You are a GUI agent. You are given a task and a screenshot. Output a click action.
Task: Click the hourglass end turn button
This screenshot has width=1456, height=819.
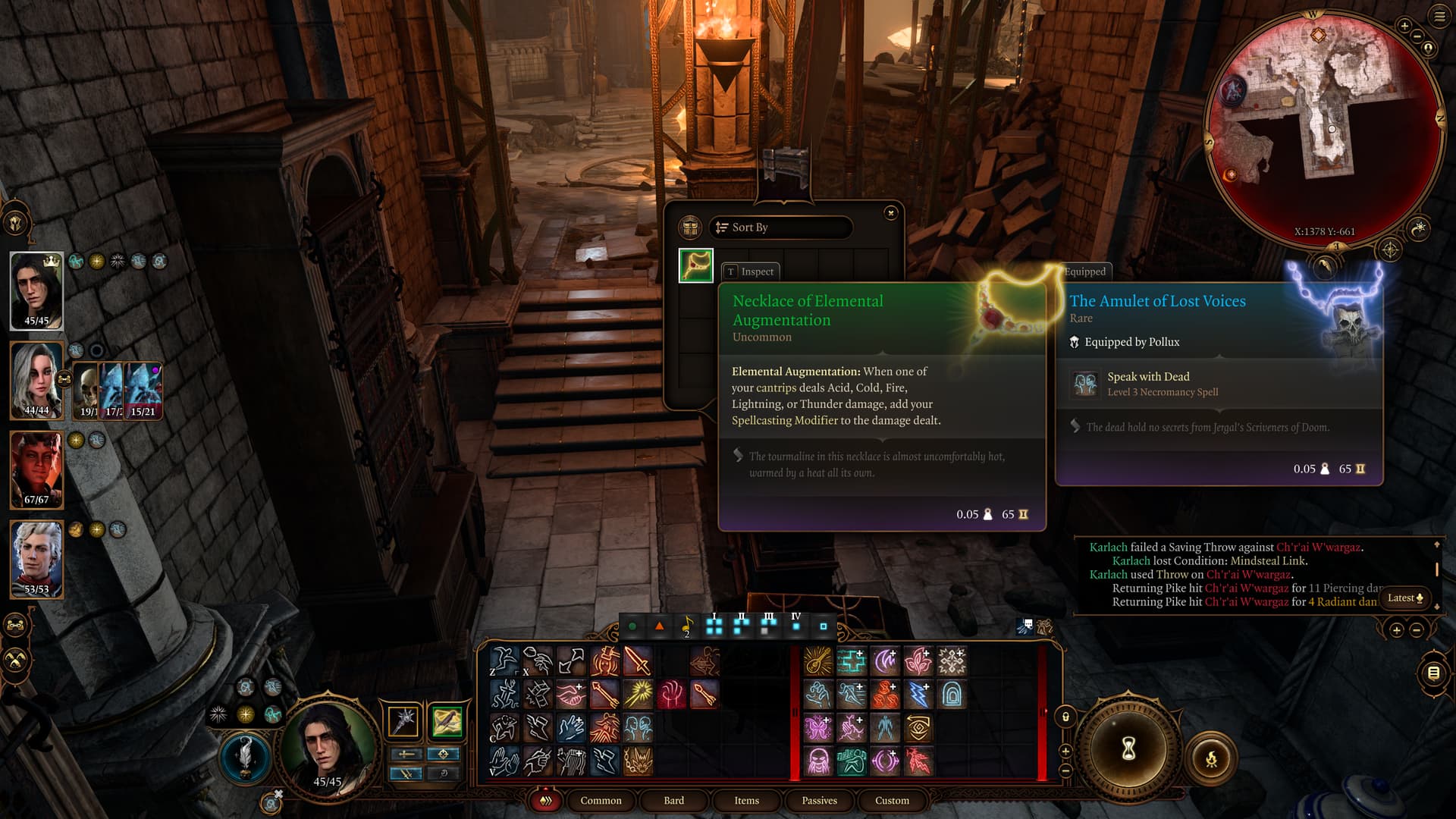point(1128,749)
